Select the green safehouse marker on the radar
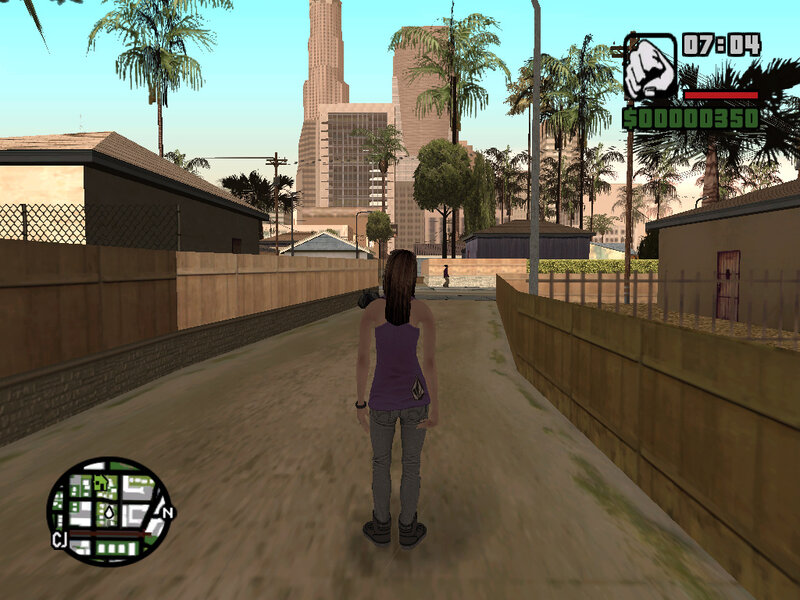Screen dimensions: 800x600 (101, 483)
